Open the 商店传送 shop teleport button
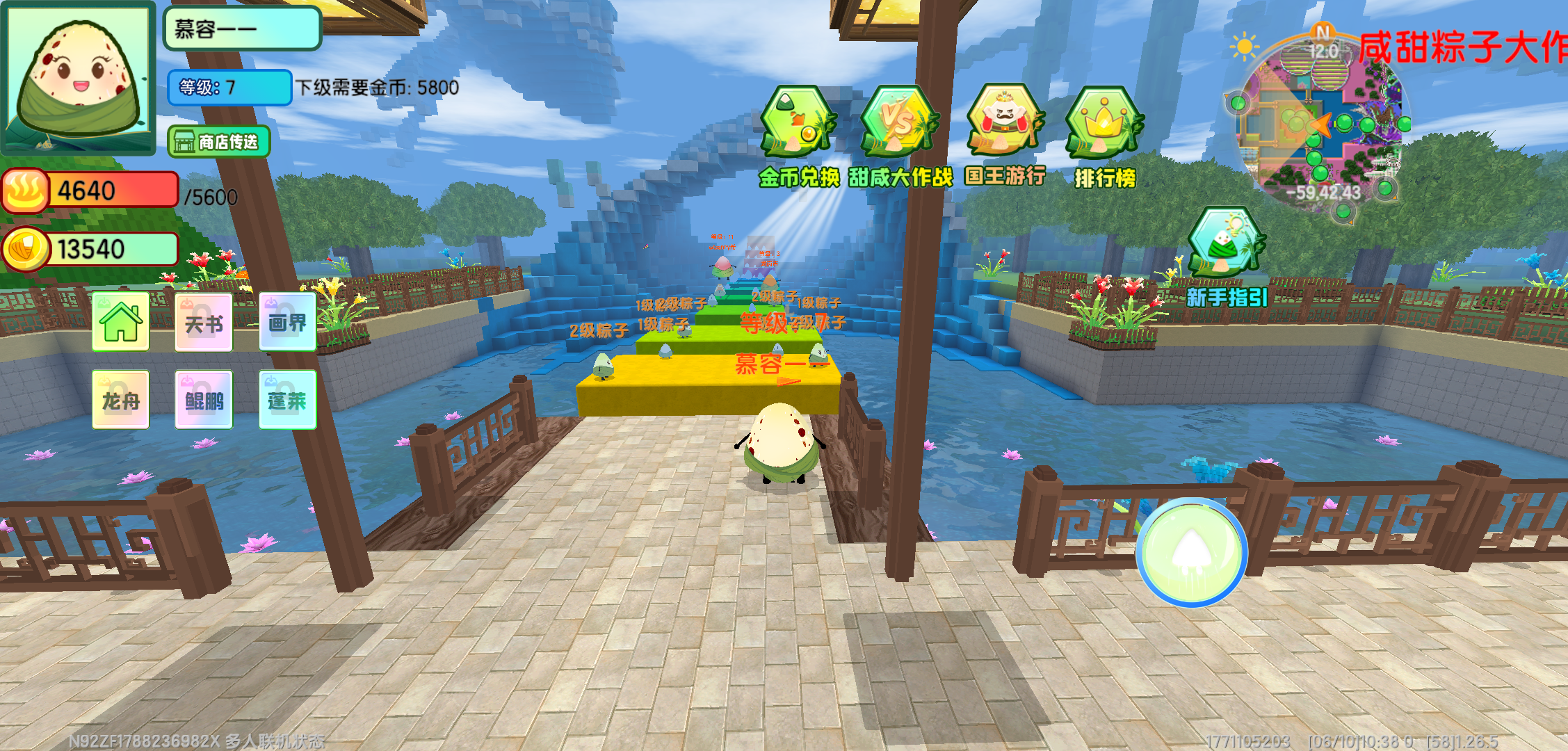Image resolution: width=1568 pixels, height=751 pixels. coord(218,142)
